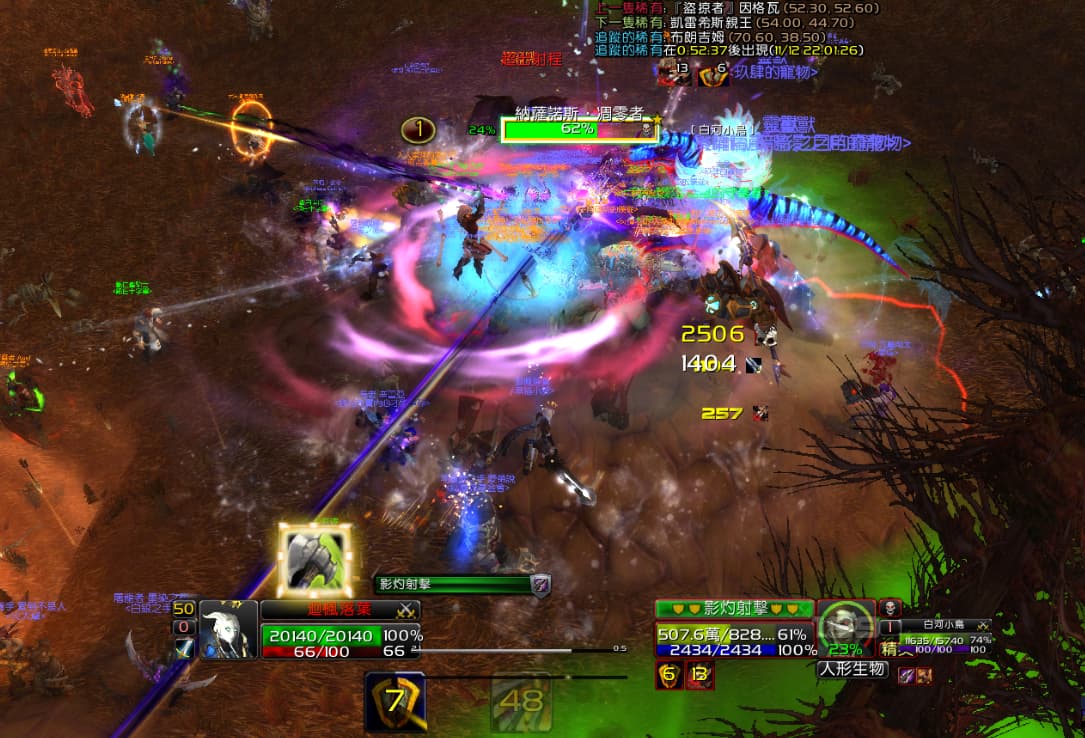The height and width of the screenshot is (738, 1085).
Task: Click the target debuff icon showing 6
Action: pos(668,675)
